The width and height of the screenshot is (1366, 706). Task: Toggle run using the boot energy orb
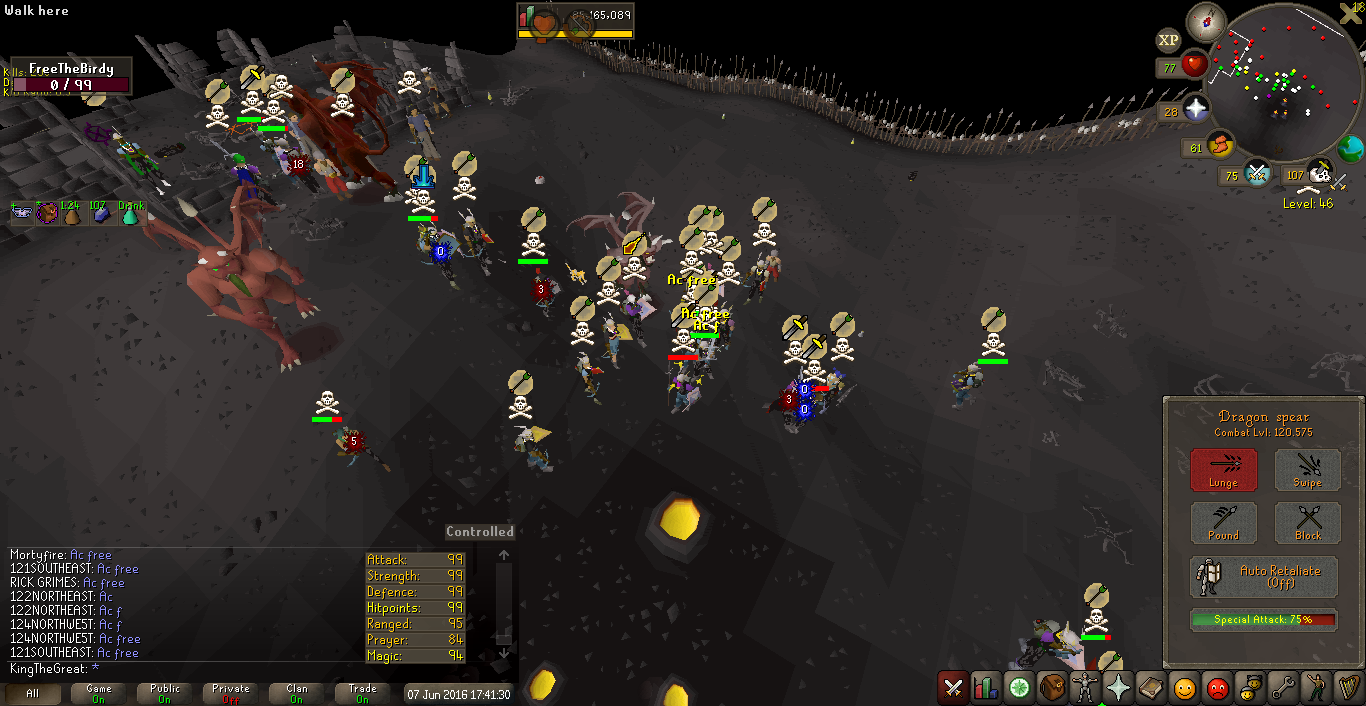coord(1220,146)
